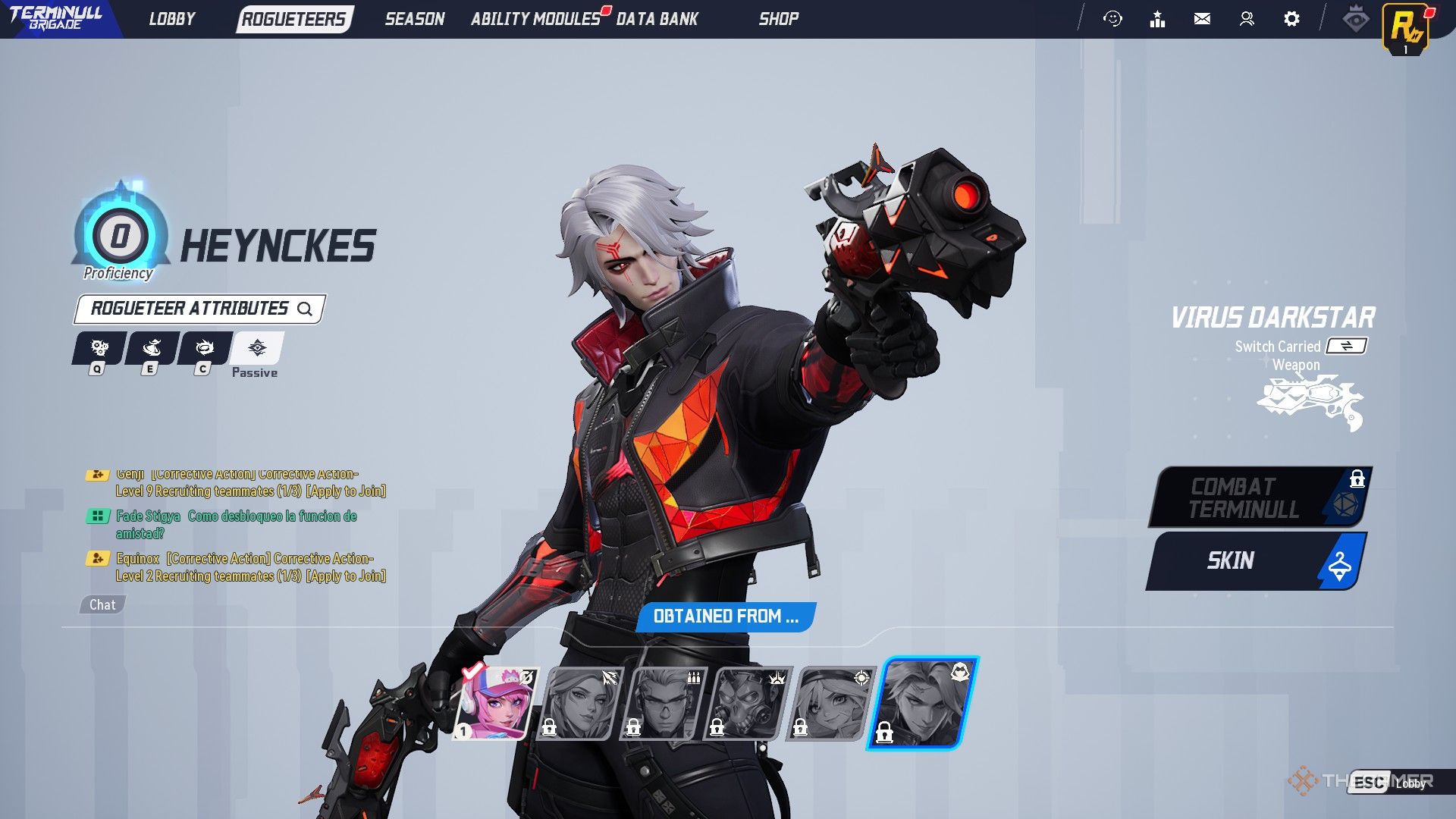The height and width of the screenshot is (819, 1456).
Task: Switch to the Lobby tab
Action: [172, 19]
